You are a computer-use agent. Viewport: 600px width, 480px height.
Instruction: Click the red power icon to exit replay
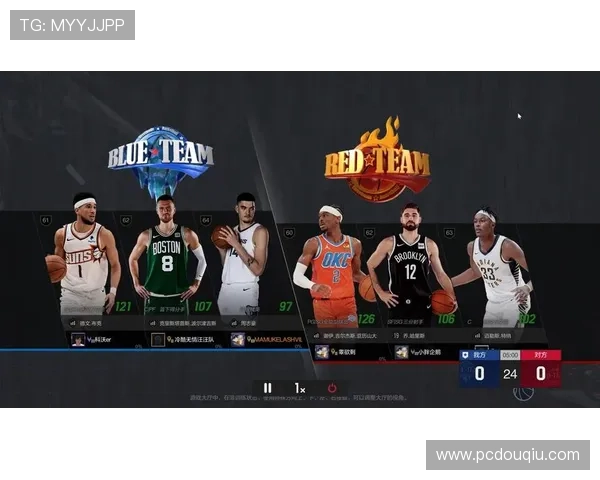332,388
